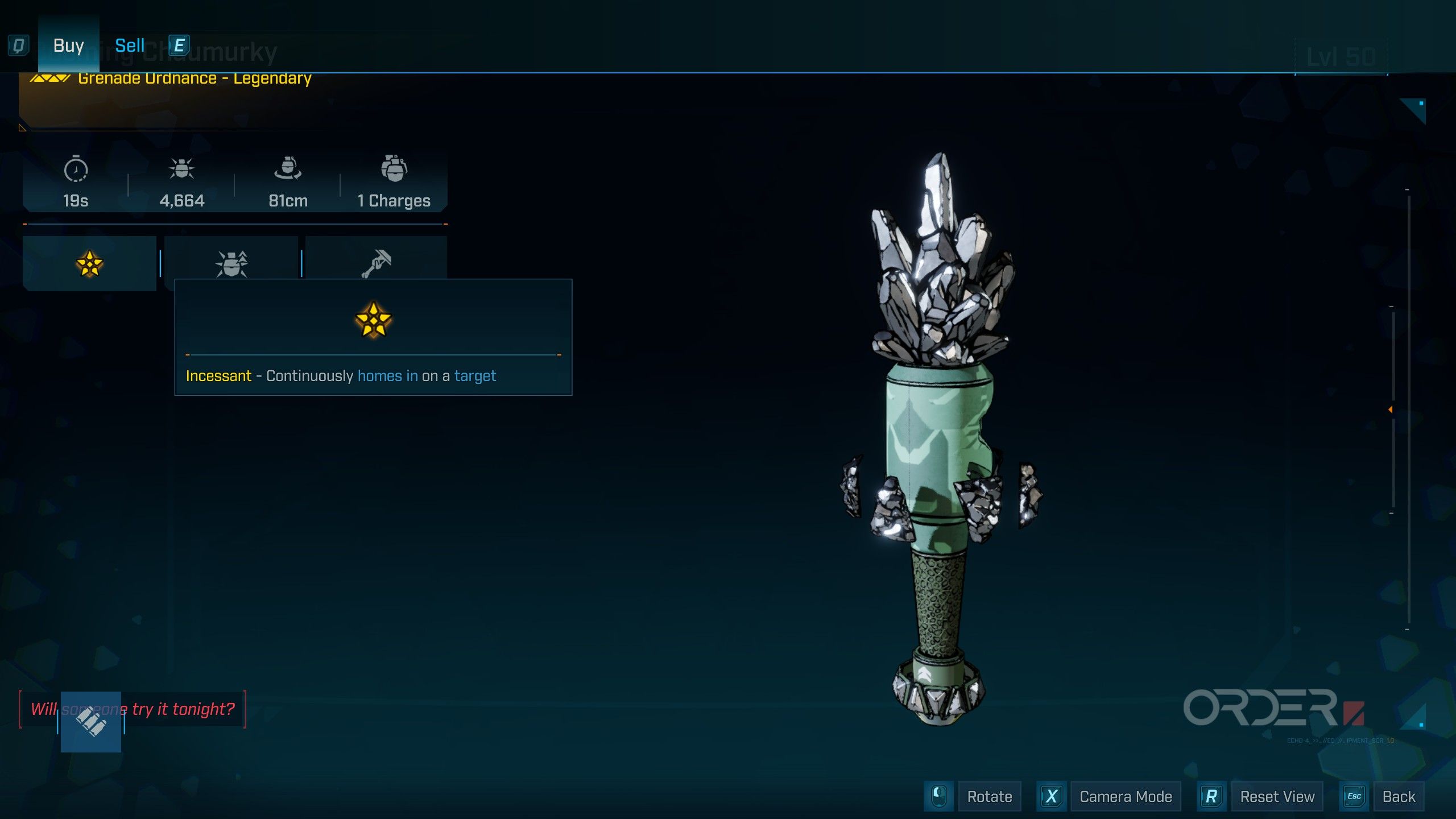Click the Rotate button

coord(989,796)
